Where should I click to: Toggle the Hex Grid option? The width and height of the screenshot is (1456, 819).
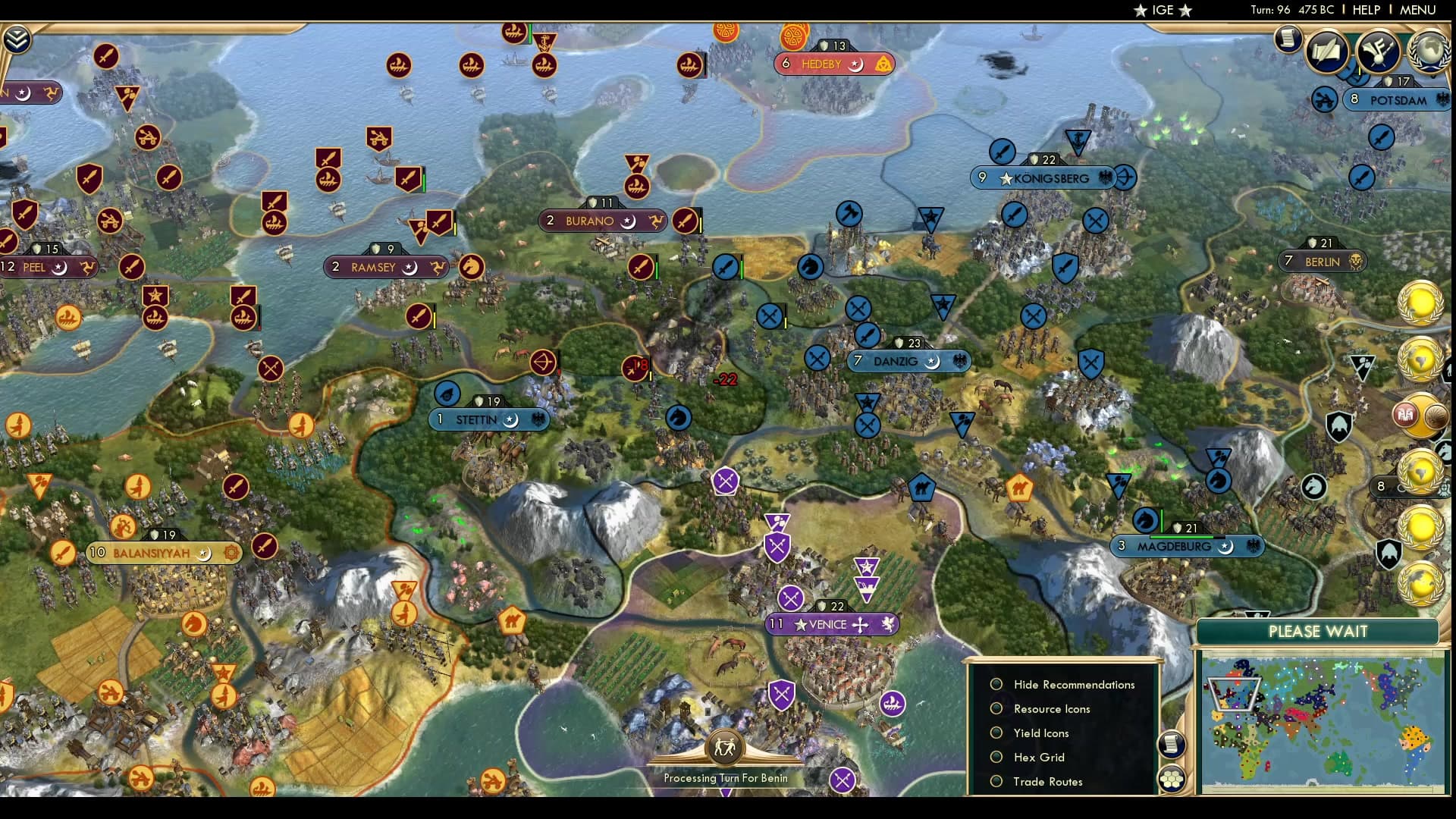click(x=996, y=757)
